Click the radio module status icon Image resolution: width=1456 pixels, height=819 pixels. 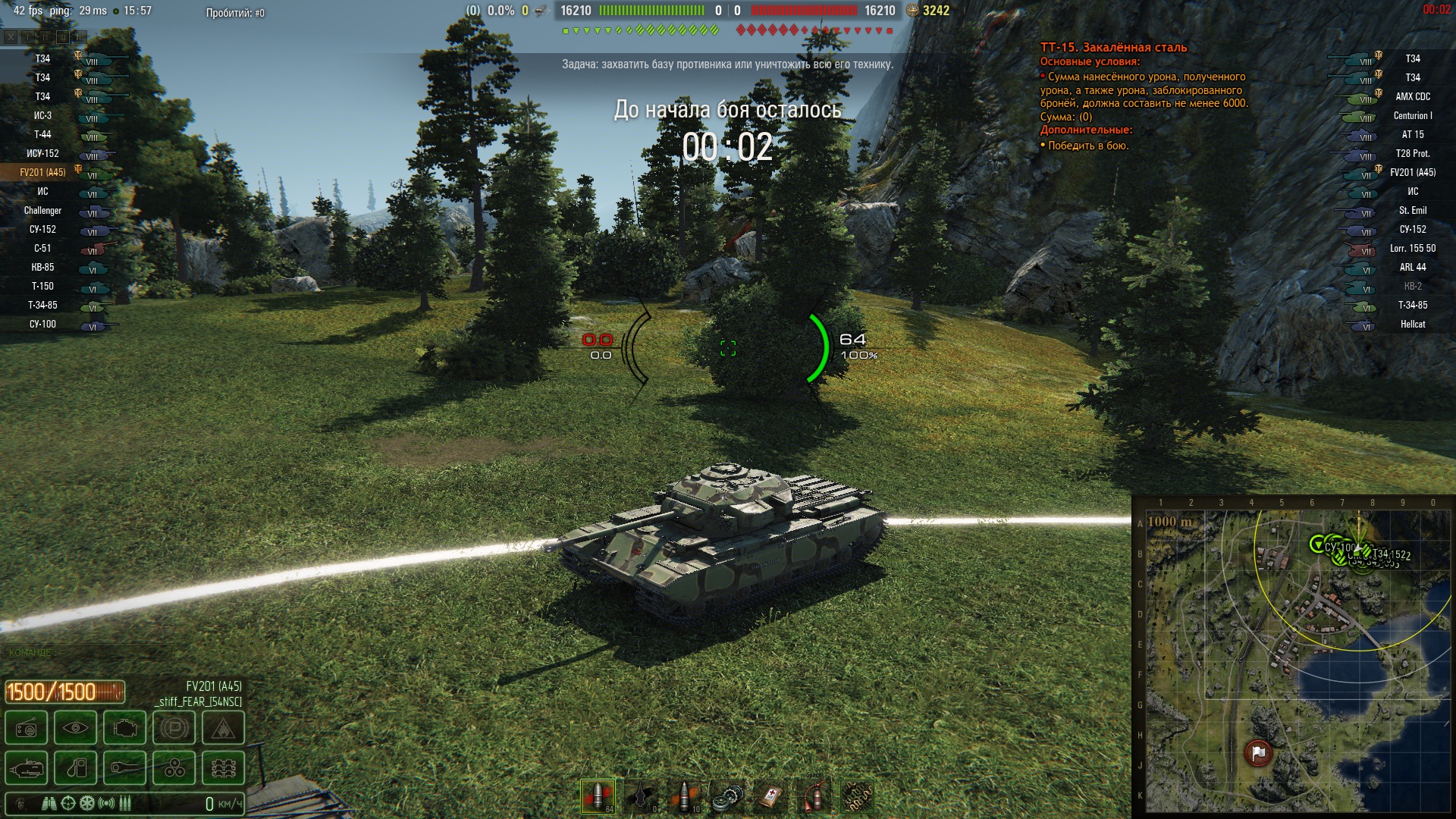click(x=27, y=730)
